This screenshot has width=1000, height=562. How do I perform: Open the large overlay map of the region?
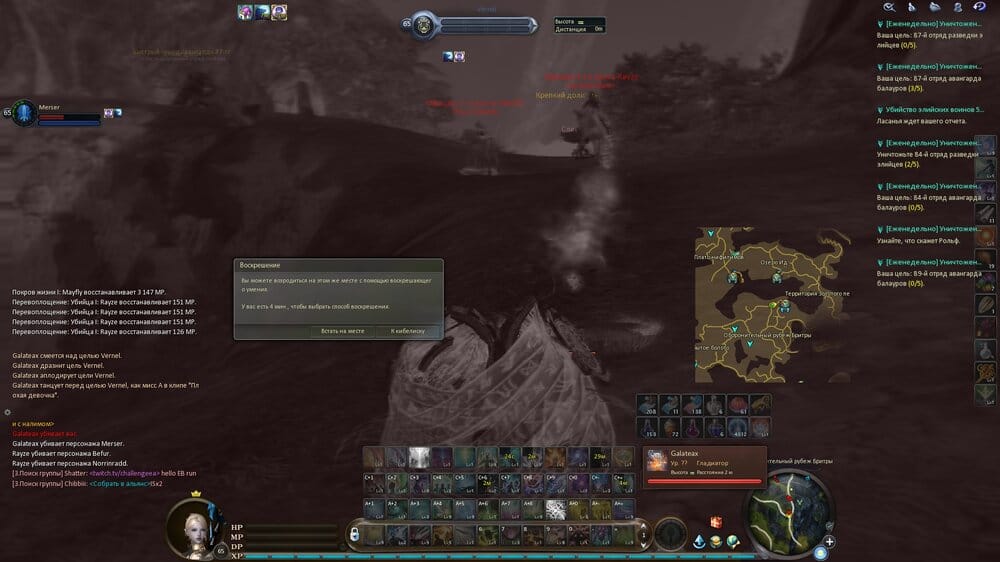click(x=772, y=305)
